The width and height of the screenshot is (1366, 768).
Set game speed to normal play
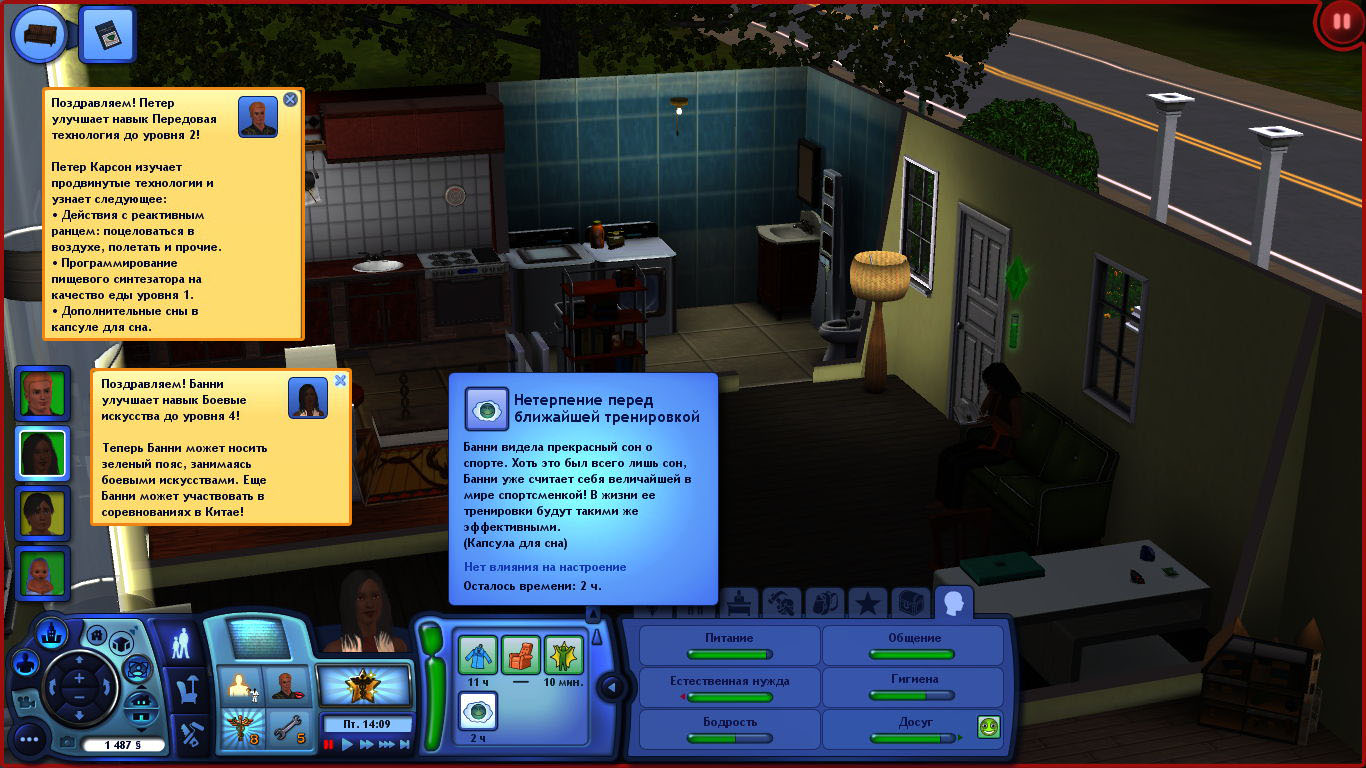click(x=348, y=745)
